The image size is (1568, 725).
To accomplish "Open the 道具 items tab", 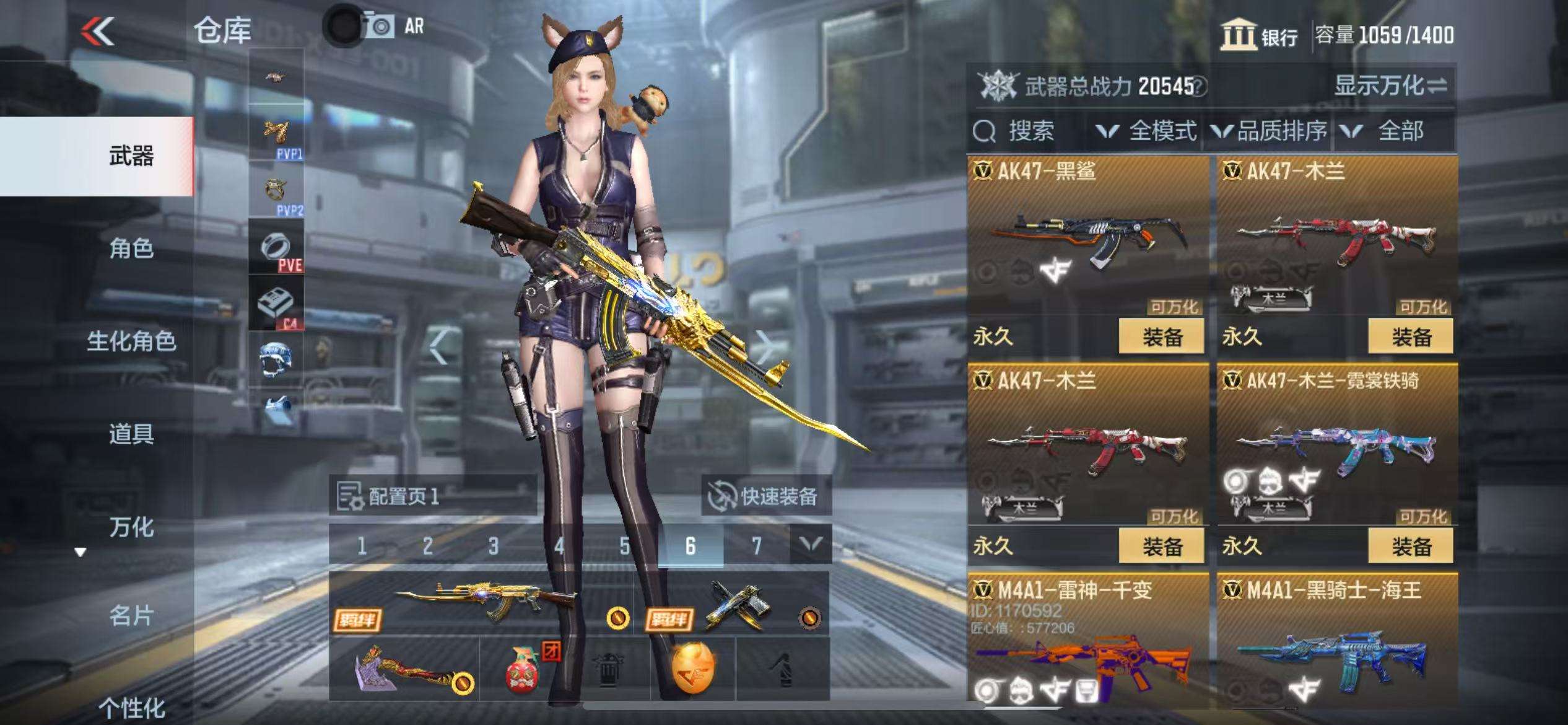I will (131, 434).
